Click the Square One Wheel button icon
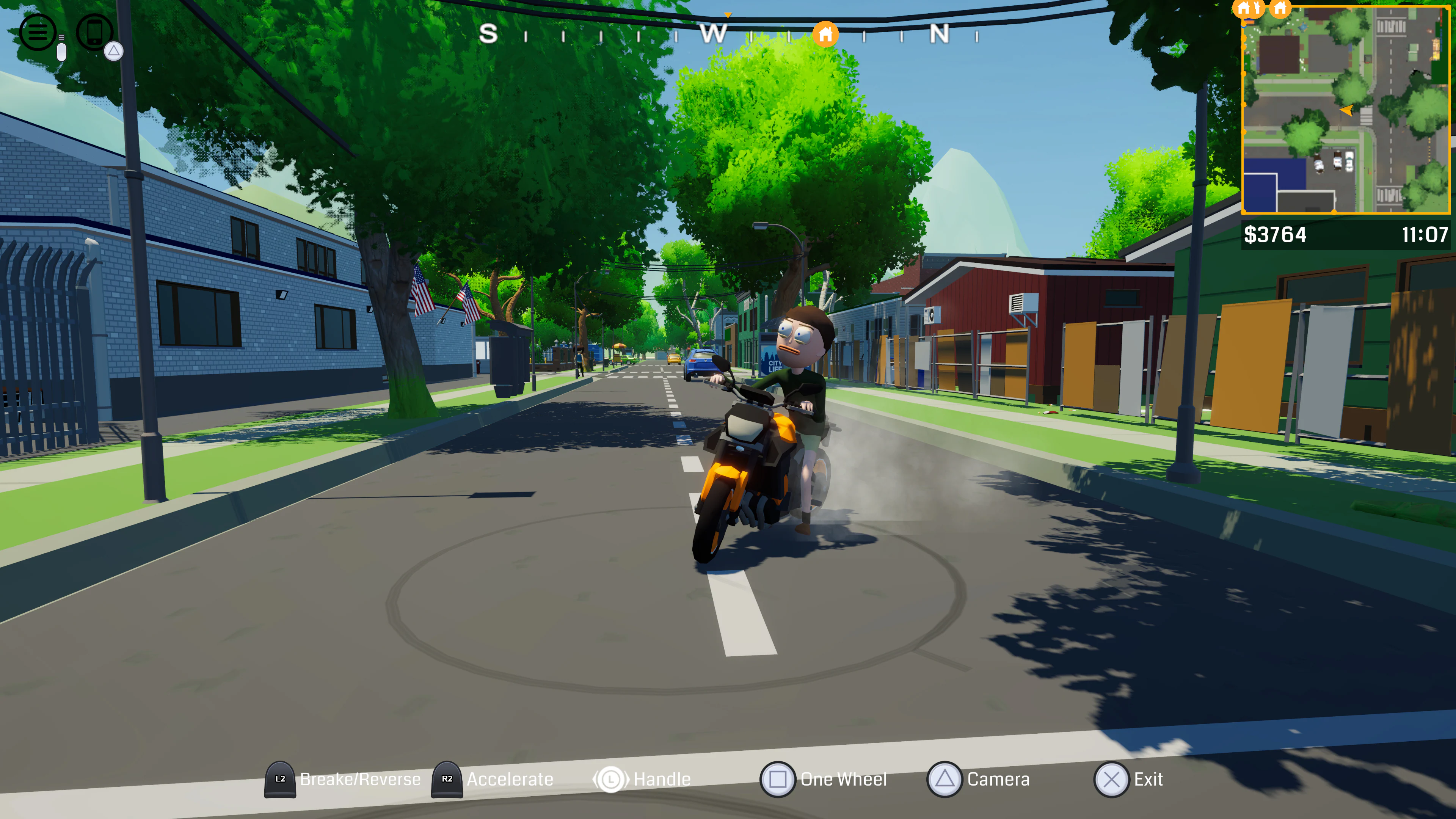Screen dimensions: 1456x819 778,779
